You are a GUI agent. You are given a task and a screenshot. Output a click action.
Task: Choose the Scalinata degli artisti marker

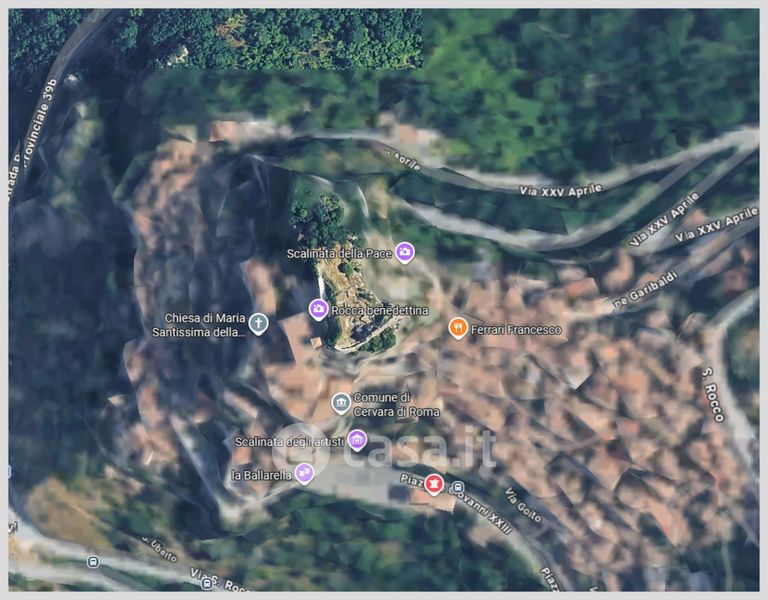click(x=357, y=440)
